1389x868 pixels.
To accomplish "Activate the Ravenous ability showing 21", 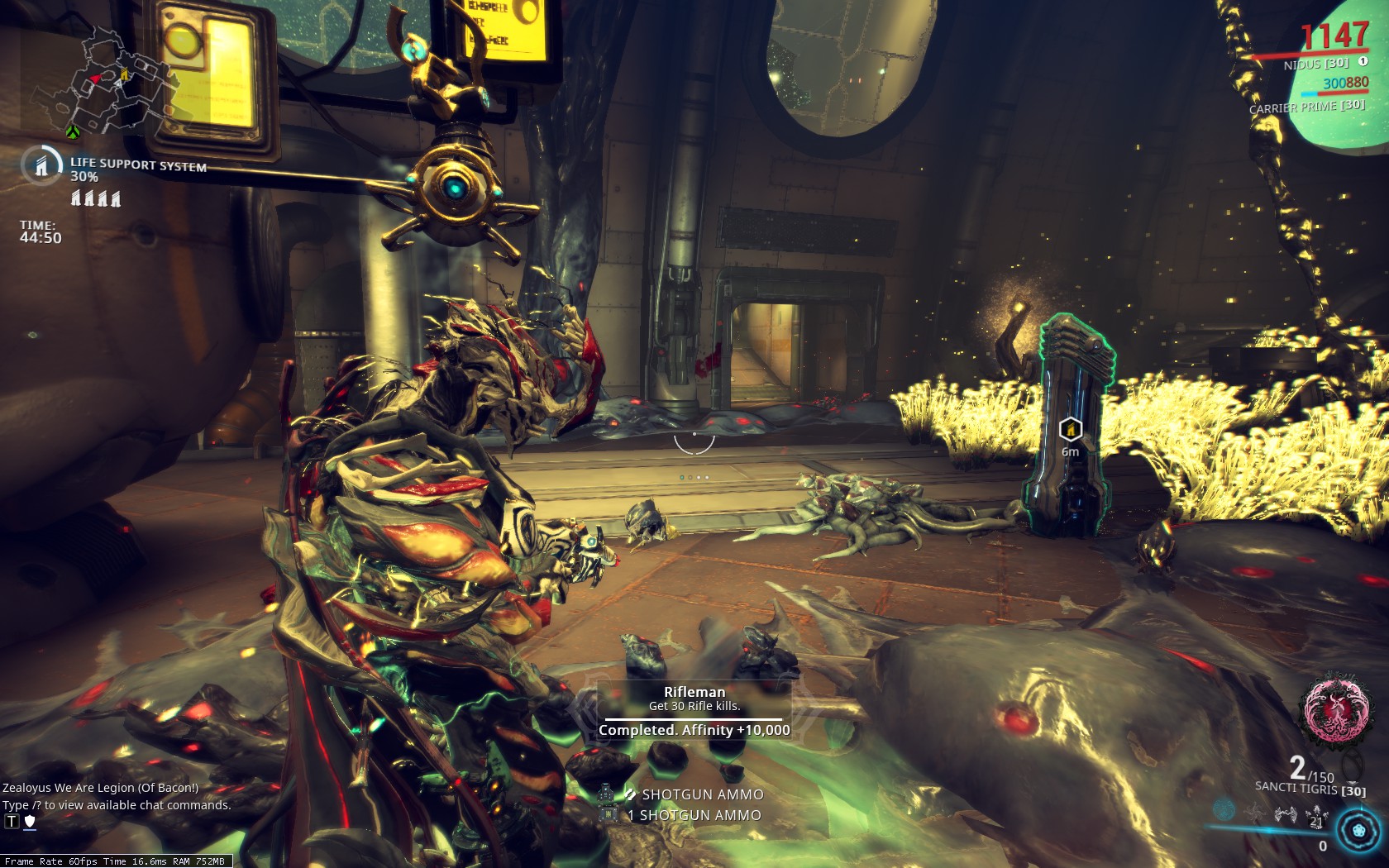I will click(x=1315, y=817).
